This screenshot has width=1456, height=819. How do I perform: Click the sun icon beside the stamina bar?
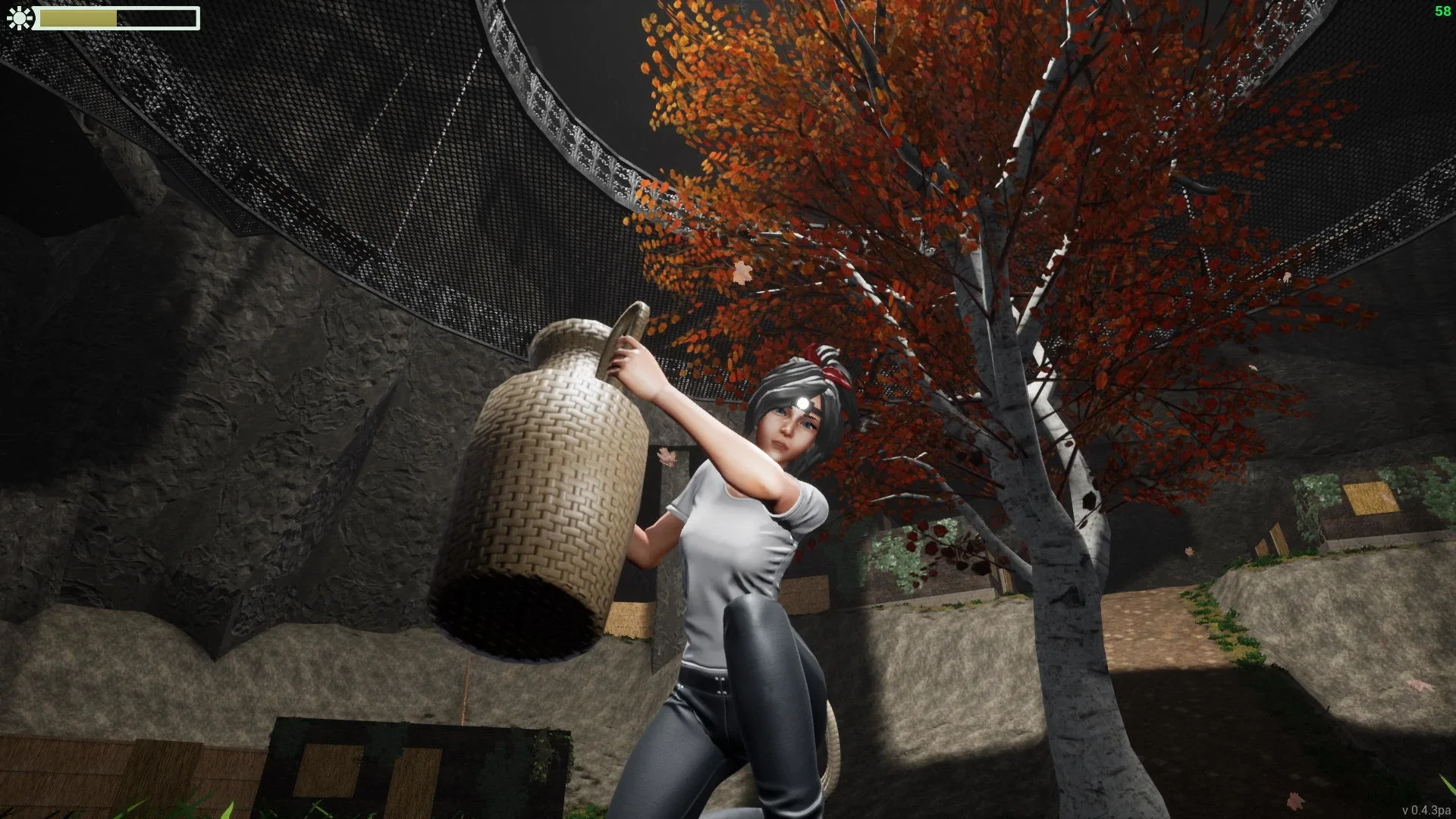pyautogui.click(x=20, y=18)
